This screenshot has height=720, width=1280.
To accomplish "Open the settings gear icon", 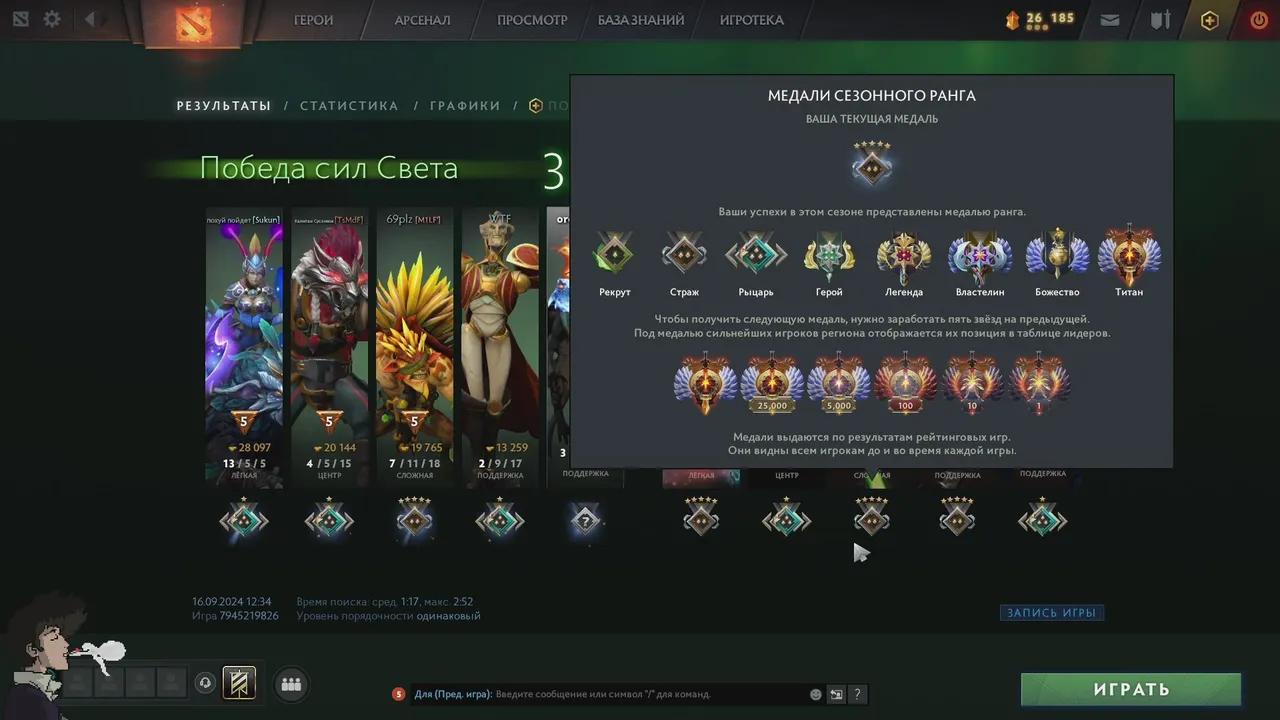I will click(52, 18).
